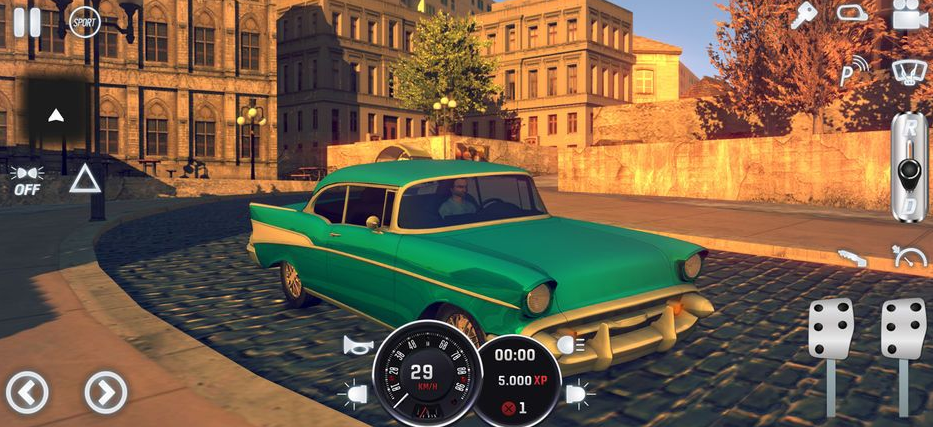Toggle the SPORT driving mode

tap(84, 21)
